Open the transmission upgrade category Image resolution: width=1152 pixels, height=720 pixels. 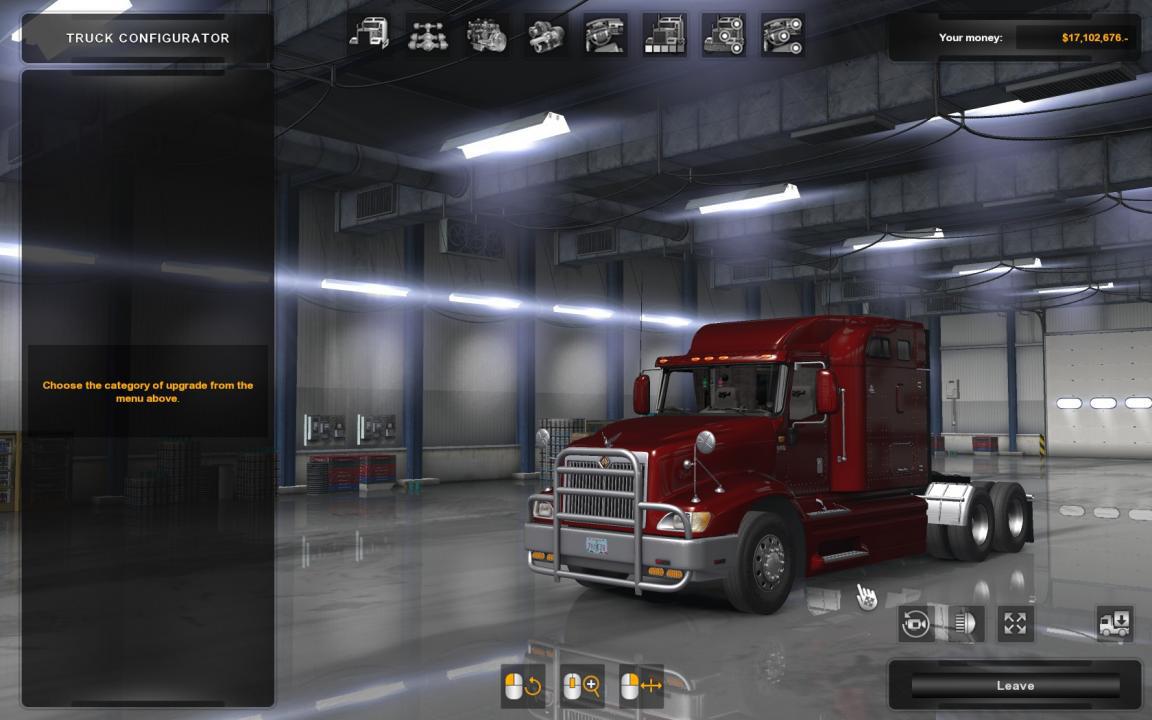click(x=546, y=36)
